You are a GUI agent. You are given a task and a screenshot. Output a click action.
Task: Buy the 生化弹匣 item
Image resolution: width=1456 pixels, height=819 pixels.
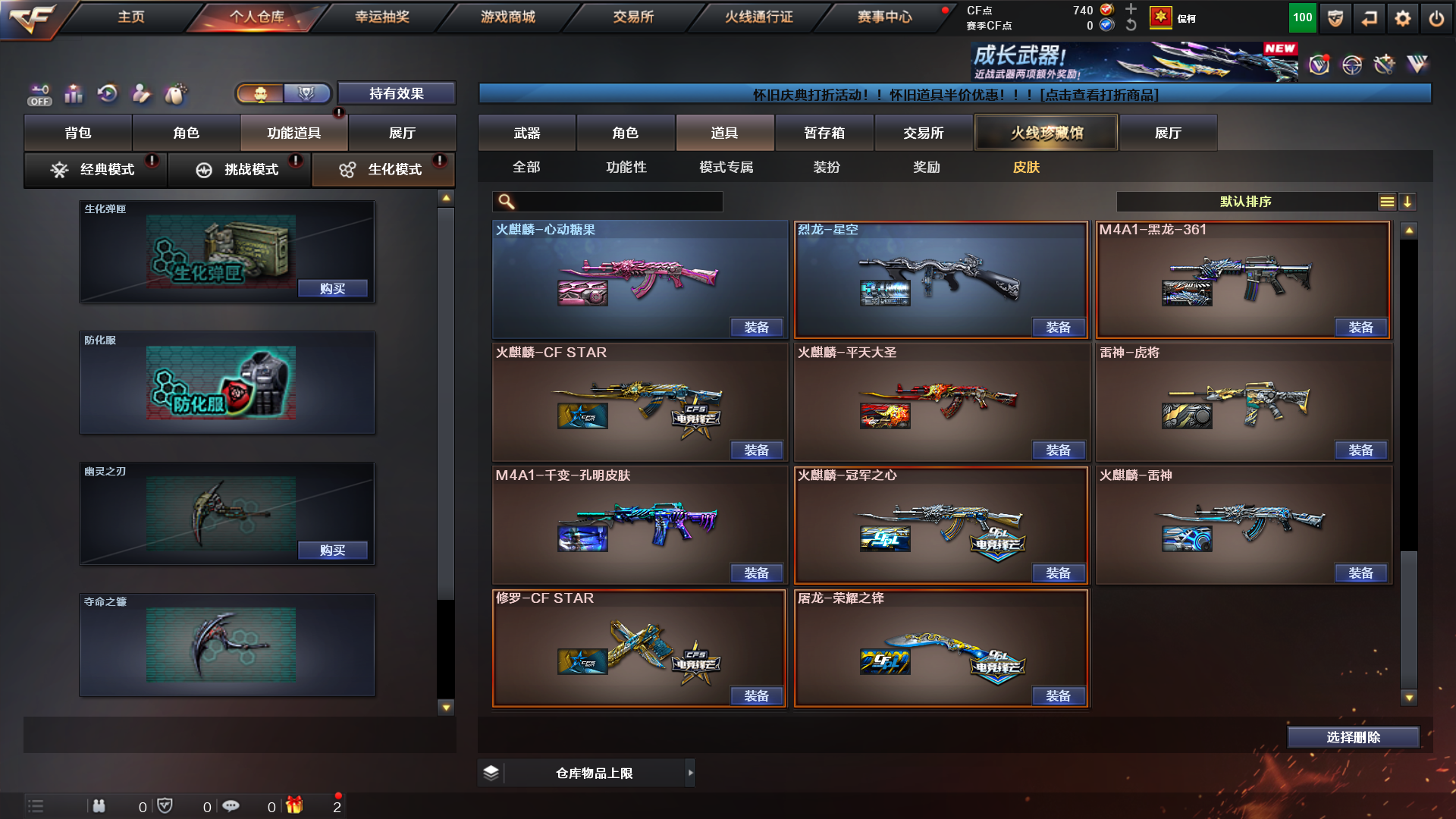pos(332,289)
